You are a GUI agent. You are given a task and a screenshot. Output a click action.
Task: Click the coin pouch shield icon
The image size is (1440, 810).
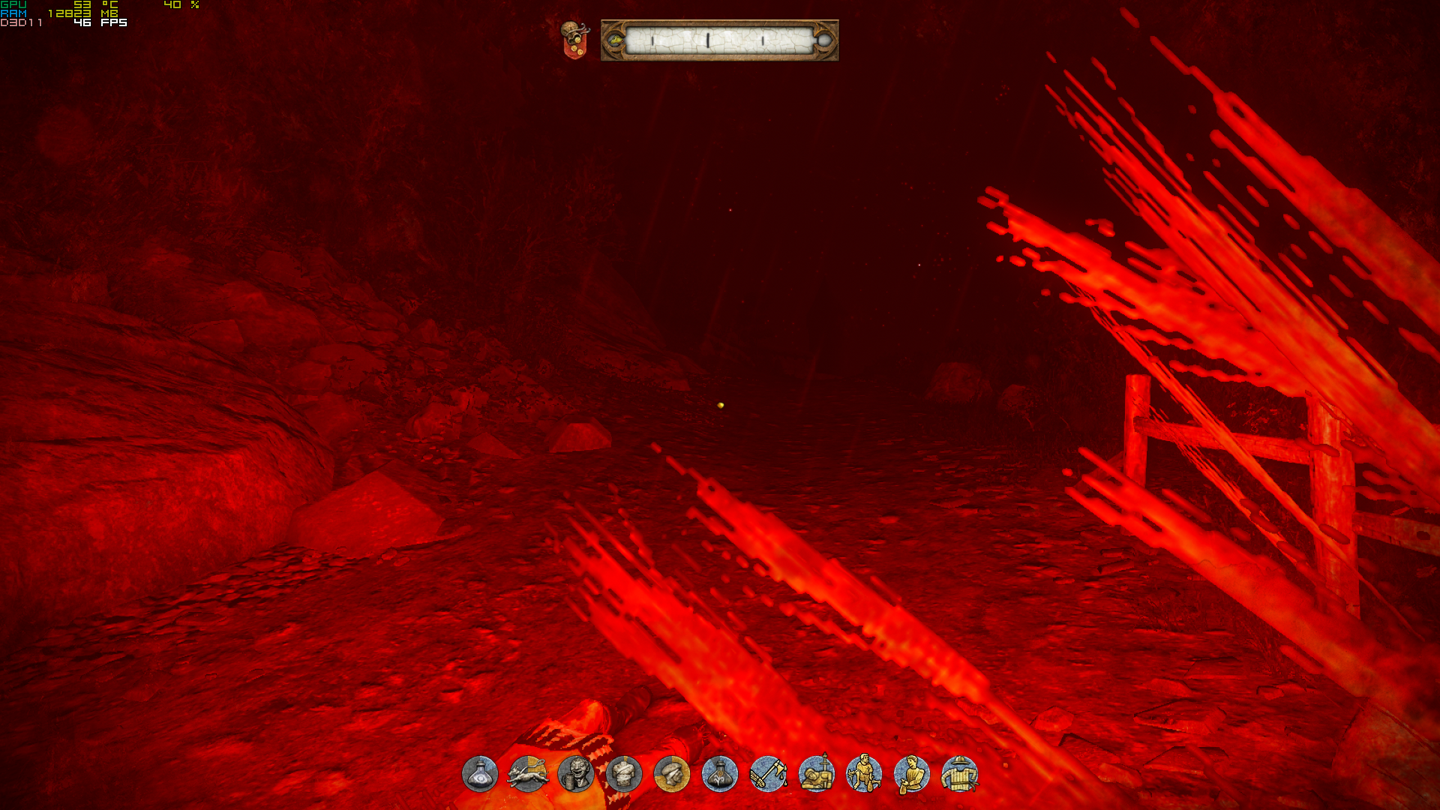pyautogui.click(x=575, y=40)
